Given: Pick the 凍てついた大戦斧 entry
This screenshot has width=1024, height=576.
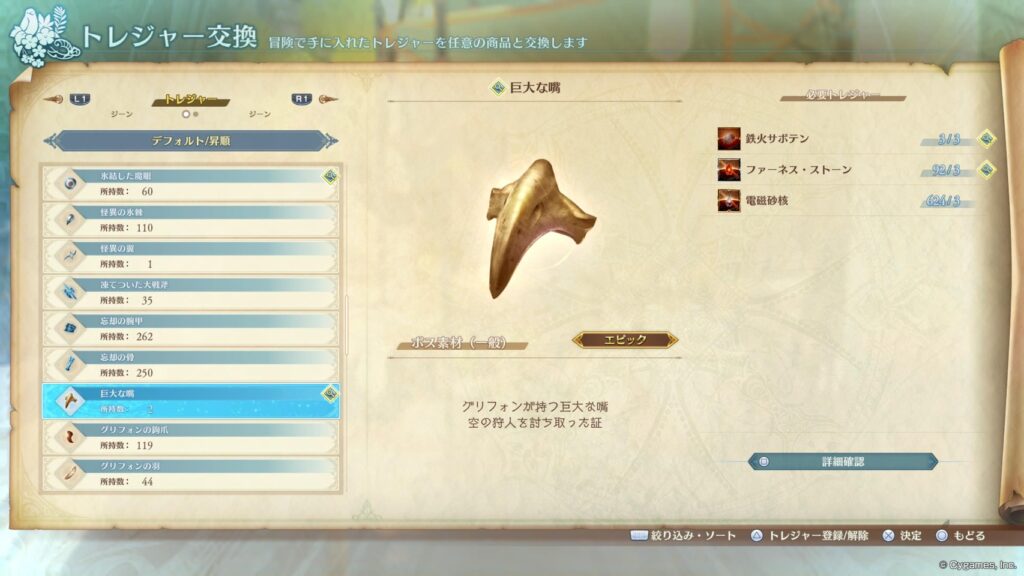Looking at the screenshot, I should [190, 292].
